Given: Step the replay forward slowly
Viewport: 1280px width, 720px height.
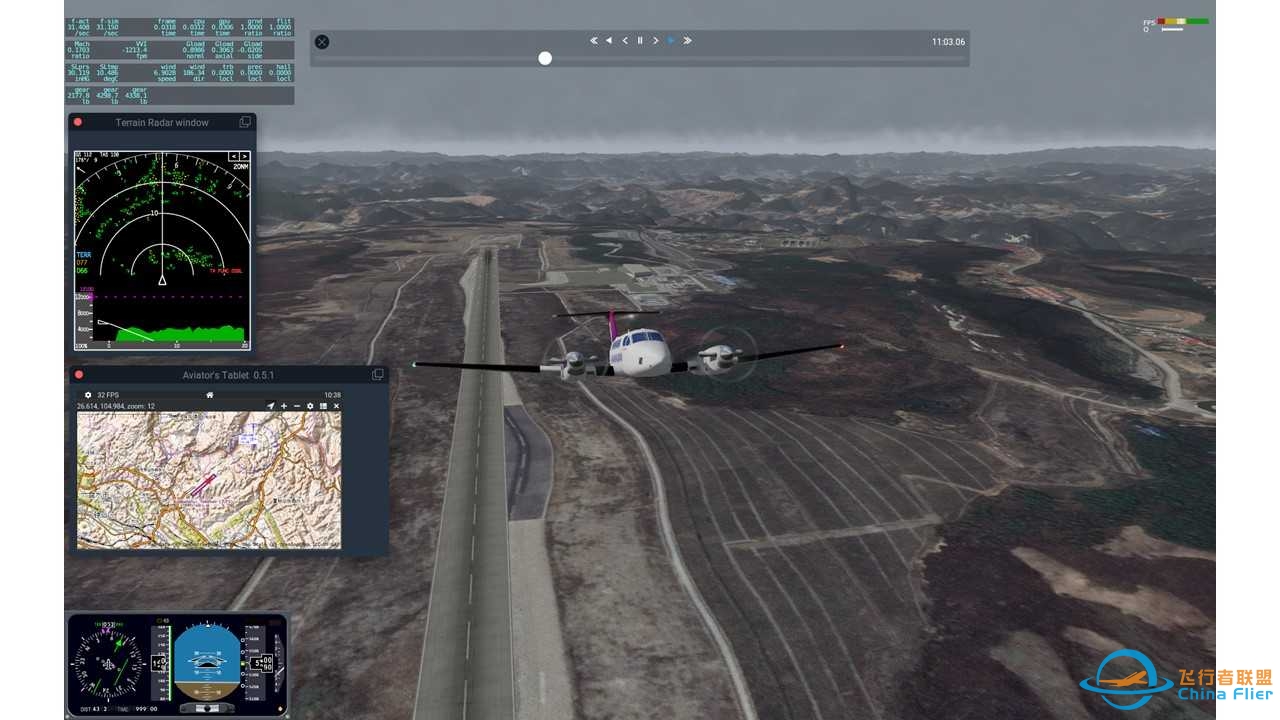Looking at the screenshot, I should pos(655,41).
